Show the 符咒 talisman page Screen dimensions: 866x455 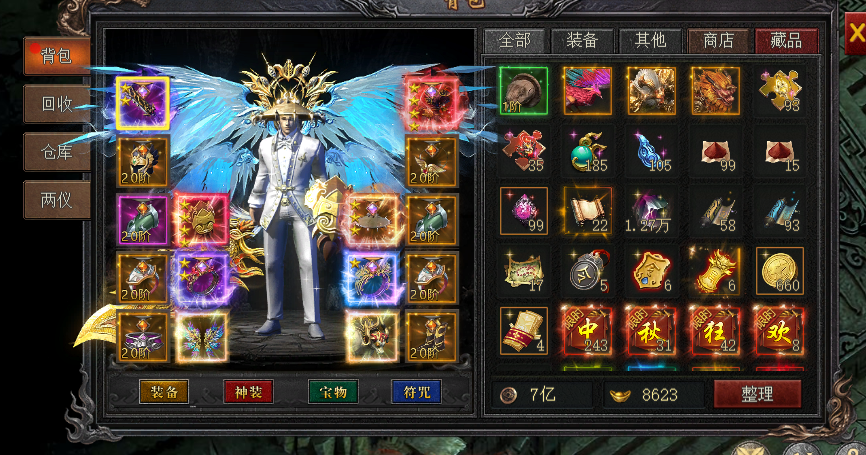click(416, 392)
